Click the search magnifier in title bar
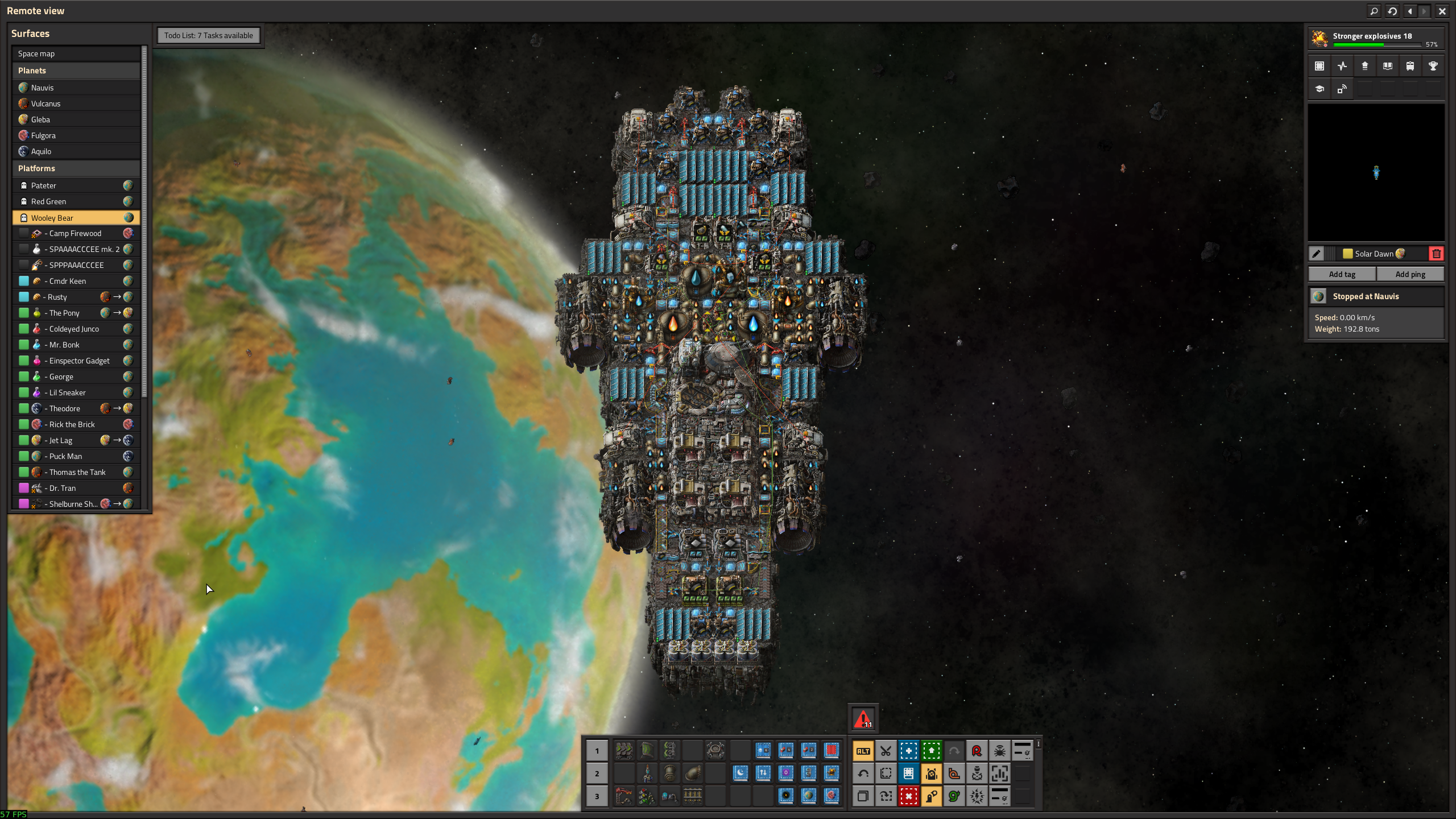The width and height of the screenshot is (1456, 819). [1374, 11]
